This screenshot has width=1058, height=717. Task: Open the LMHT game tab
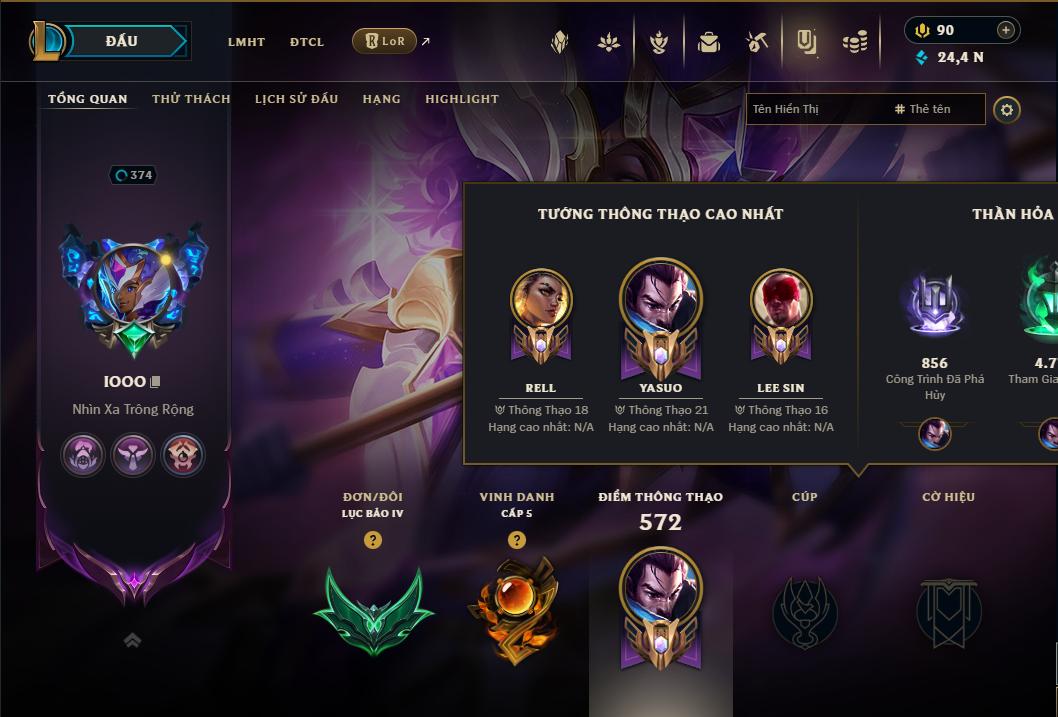[246, 42]
